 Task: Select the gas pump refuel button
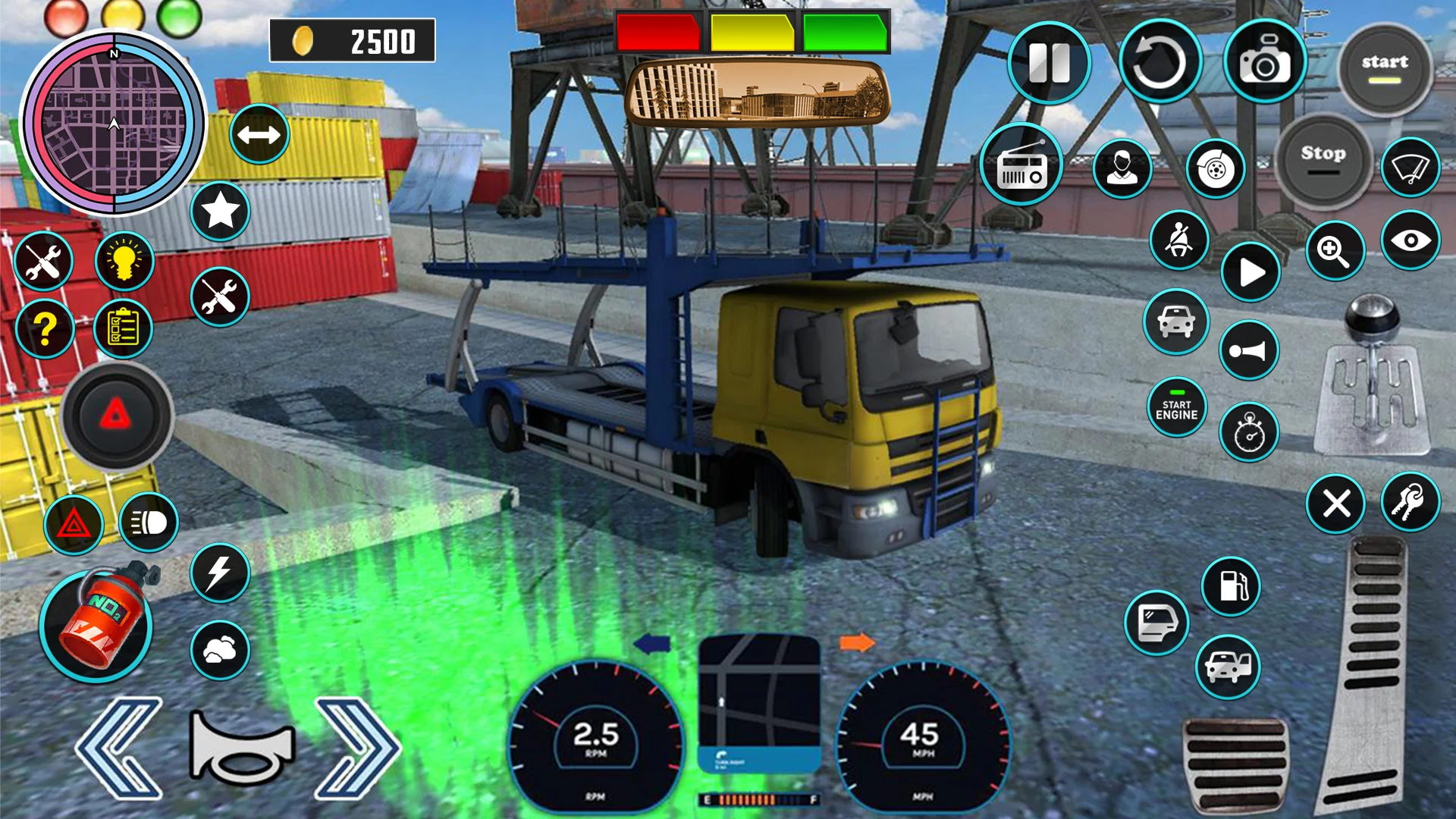click(1231, 586)
